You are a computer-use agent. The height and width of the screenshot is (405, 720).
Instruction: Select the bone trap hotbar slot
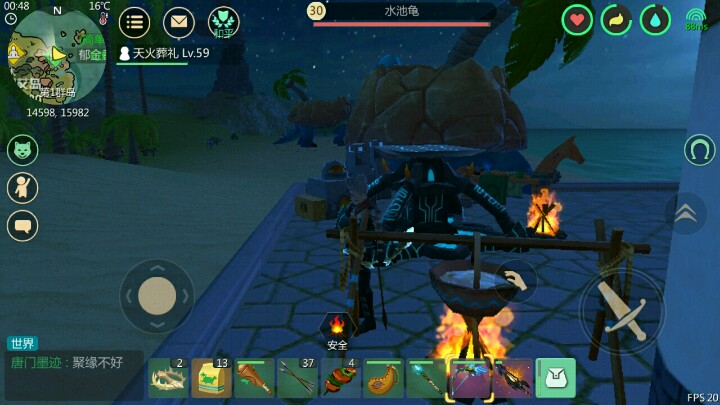168,379
